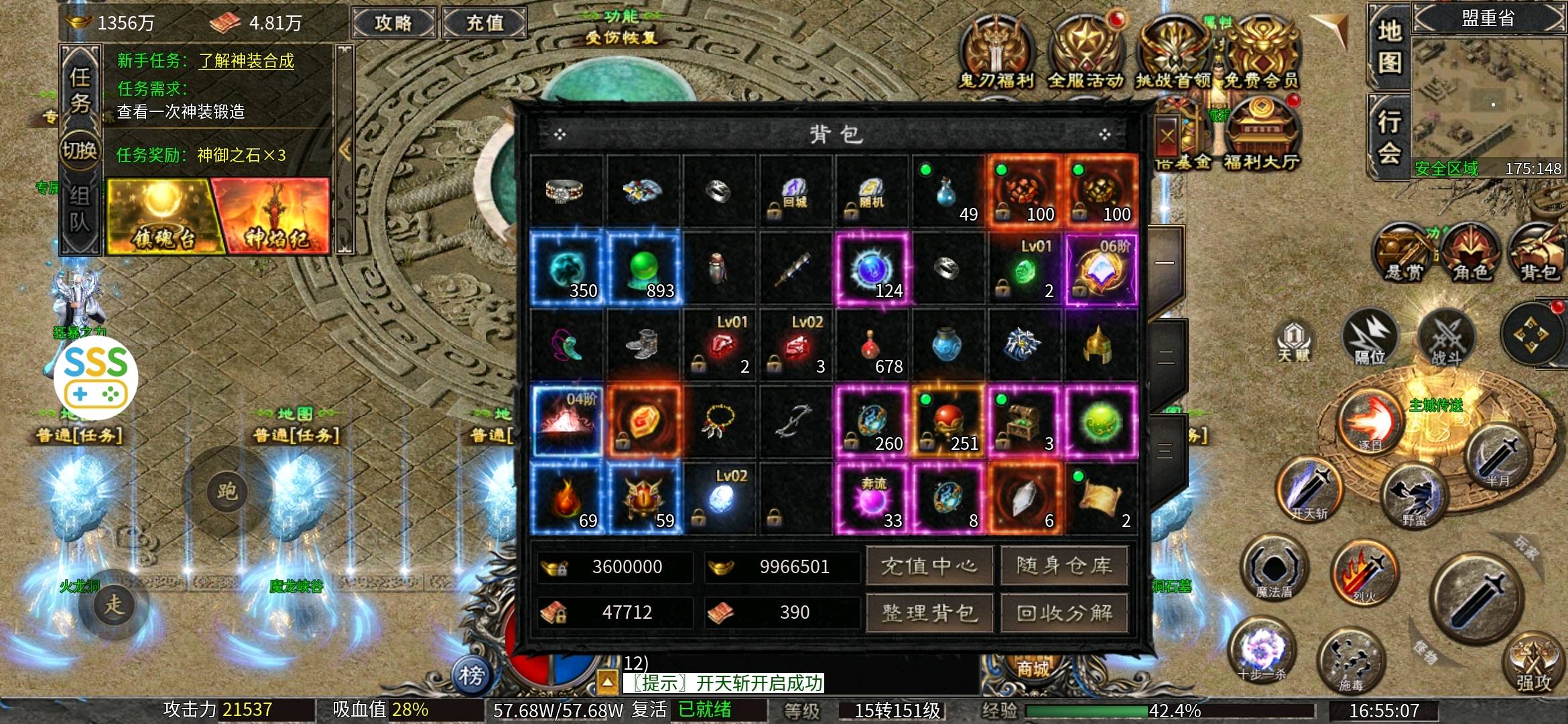This screenshot has width=1568, height=724.
Task: Select the 随机 random teleport scroll
Action: [x=871, y=192]
